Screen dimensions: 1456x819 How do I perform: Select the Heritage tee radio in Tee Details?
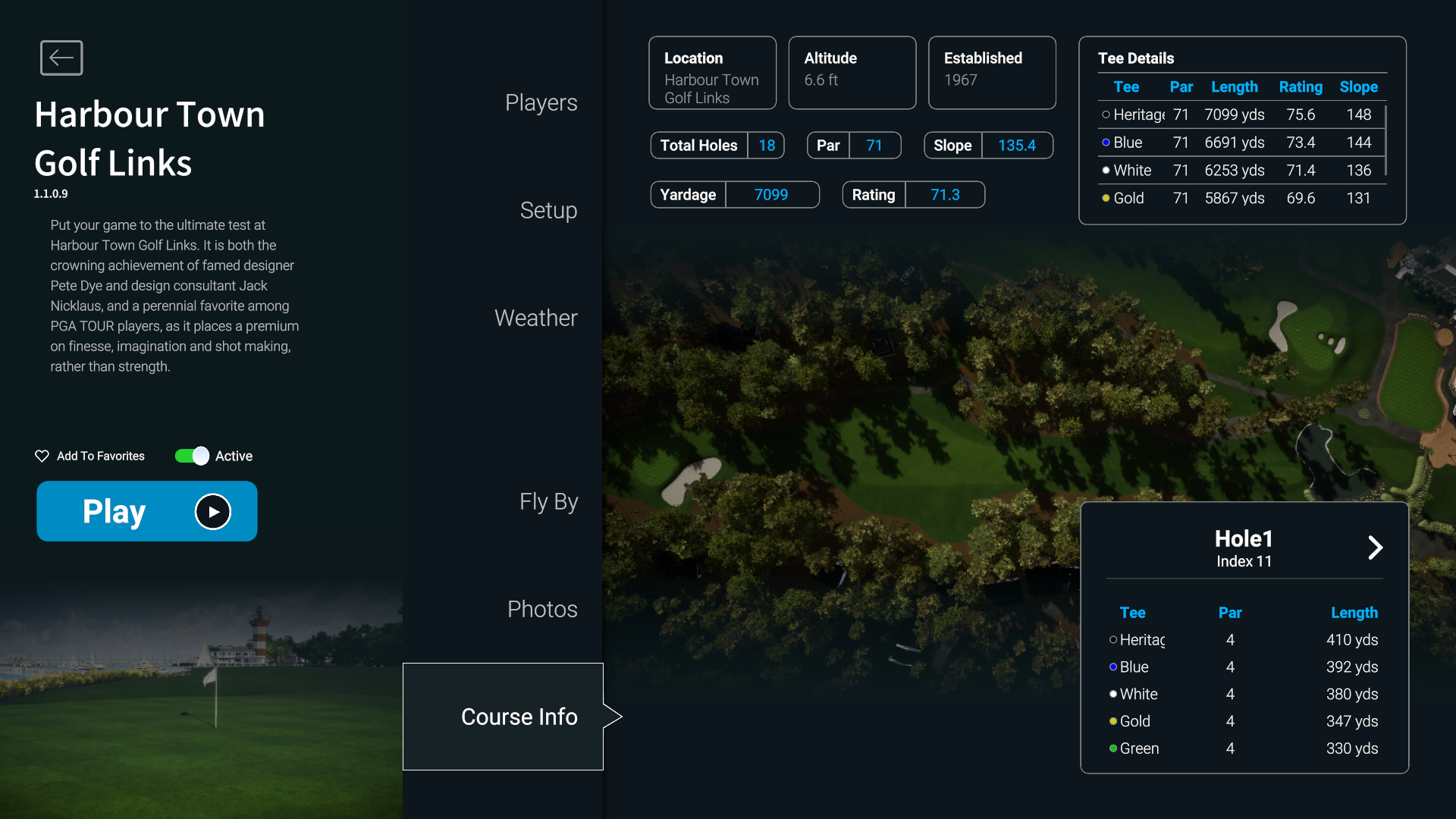tap(1106, 115)
